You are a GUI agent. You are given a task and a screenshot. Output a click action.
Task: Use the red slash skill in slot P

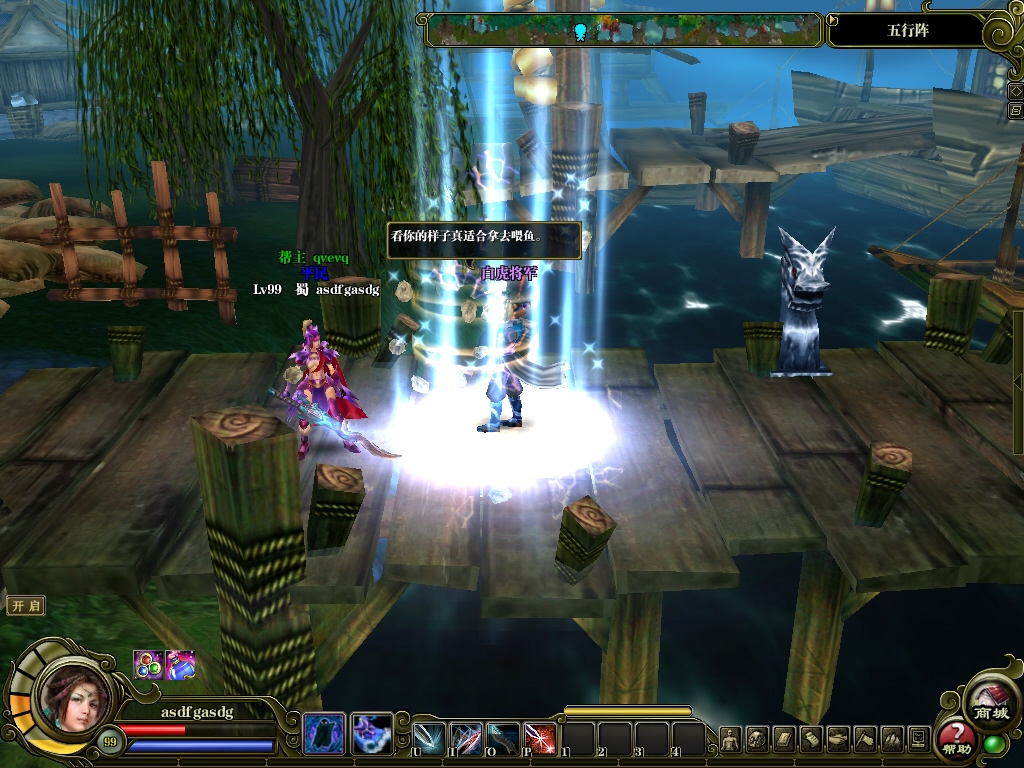(540, 738)
